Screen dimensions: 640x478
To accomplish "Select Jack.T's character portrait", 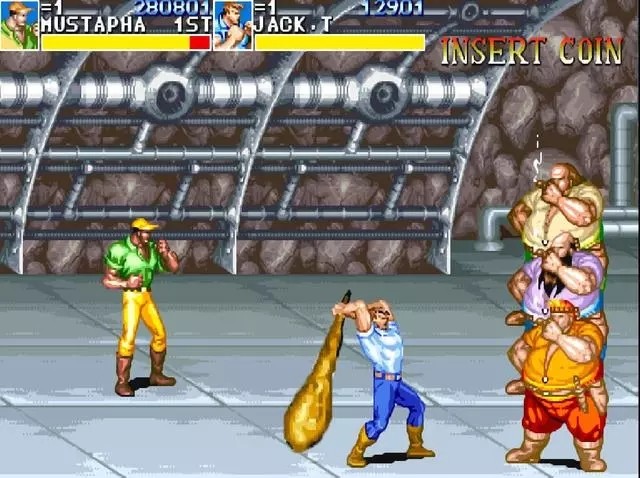I will tap(232, 25).
